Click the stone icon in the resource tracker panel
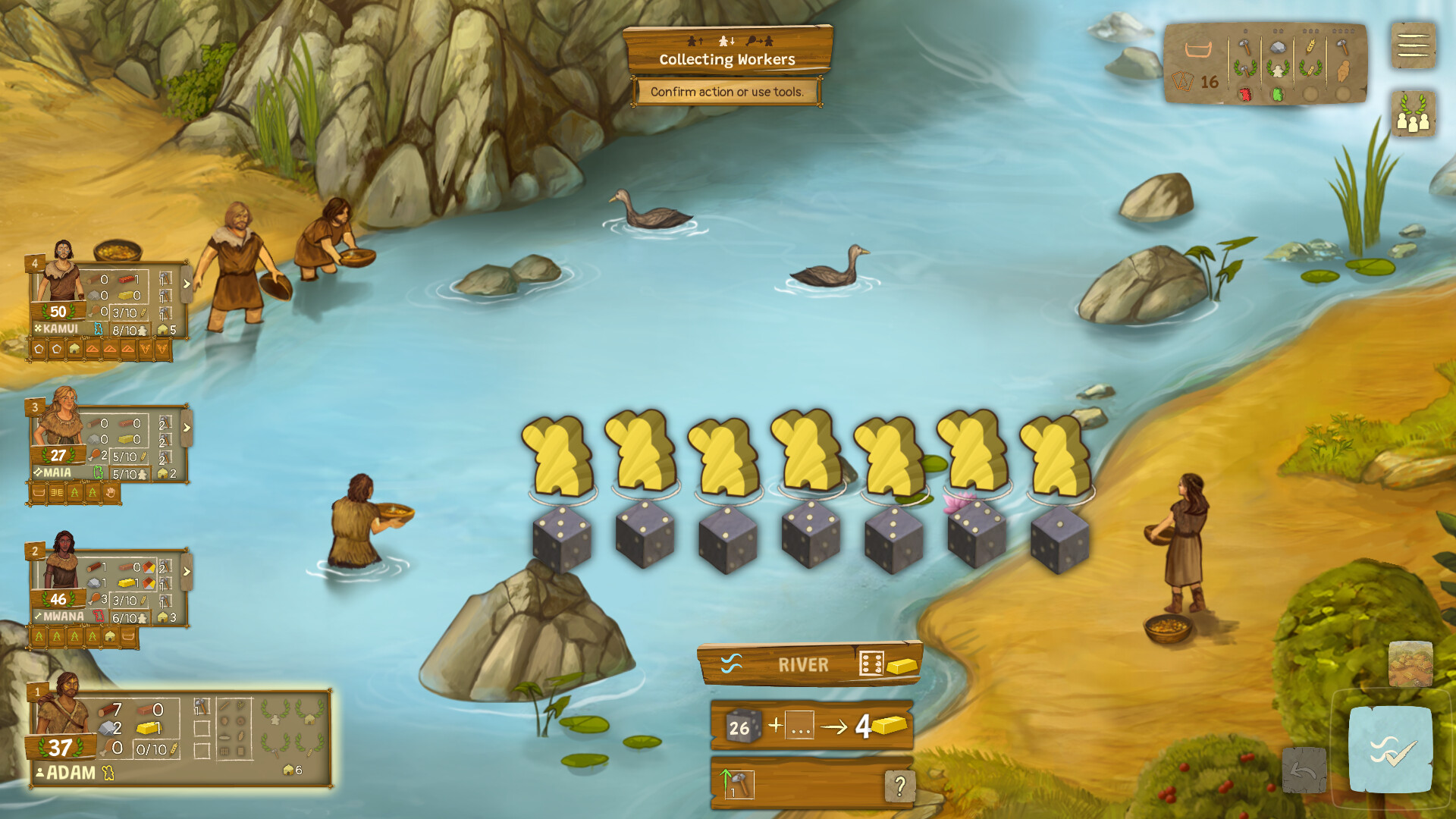The image size is (1456, 819). 1278,47
